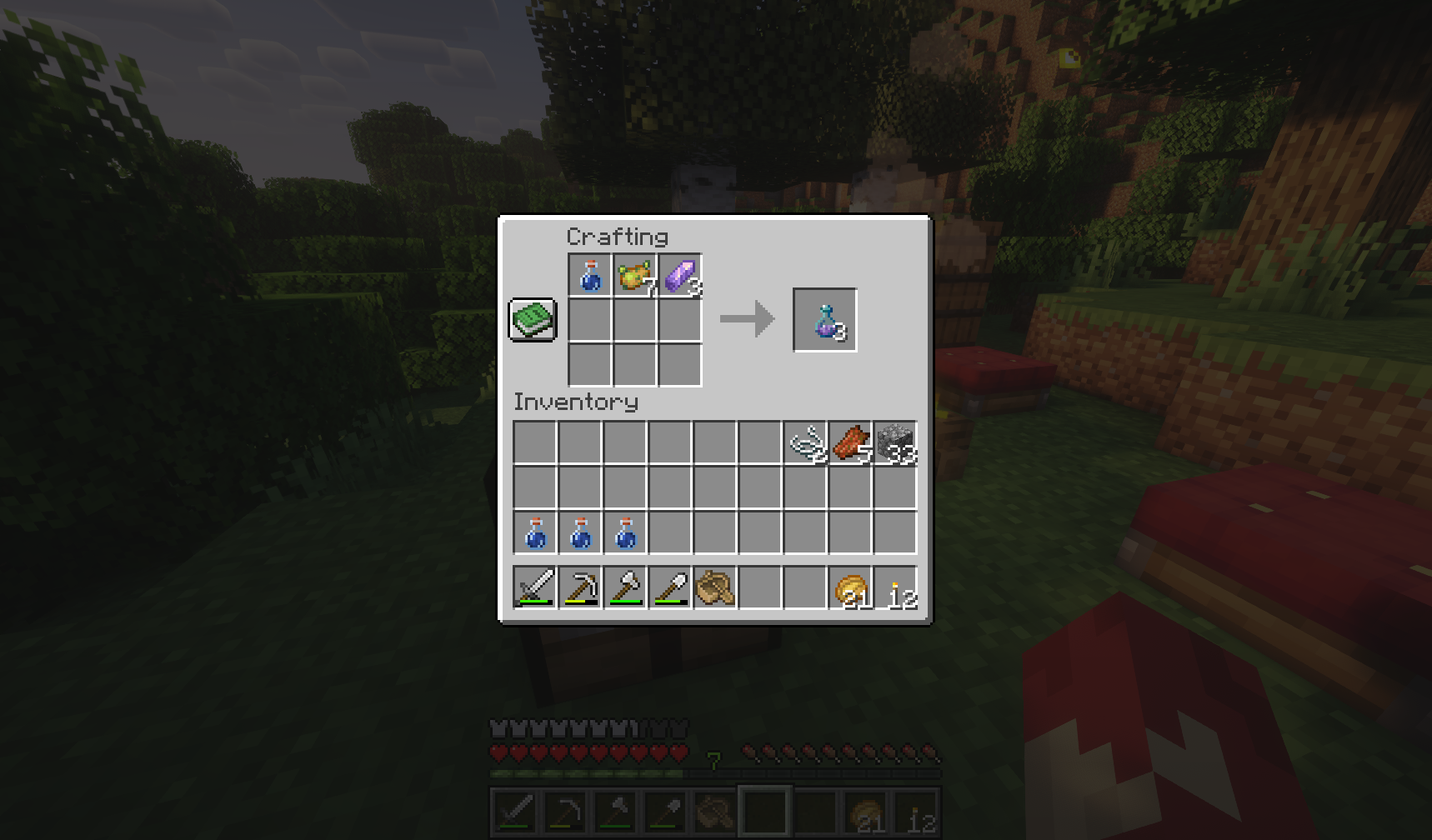Viewport: 1432px width, 840px height.
Task: Click the center slot of the crafting grid
Action: click(635, 321)
